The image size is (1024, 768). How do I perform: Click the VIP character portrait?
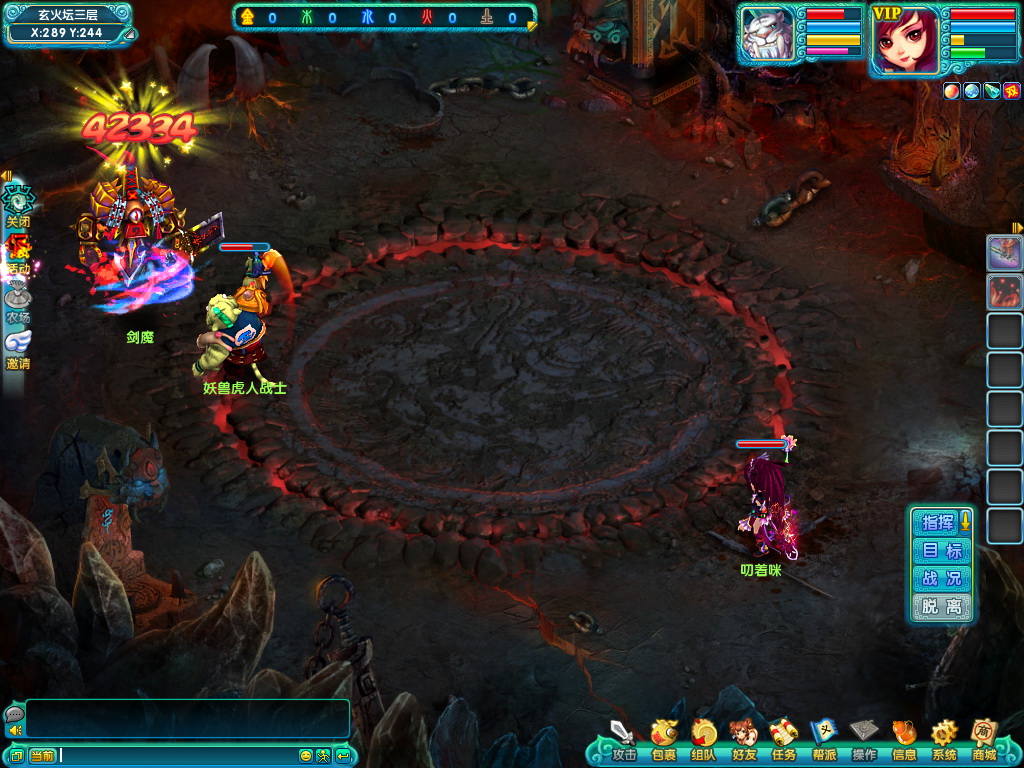coord(905,41)
